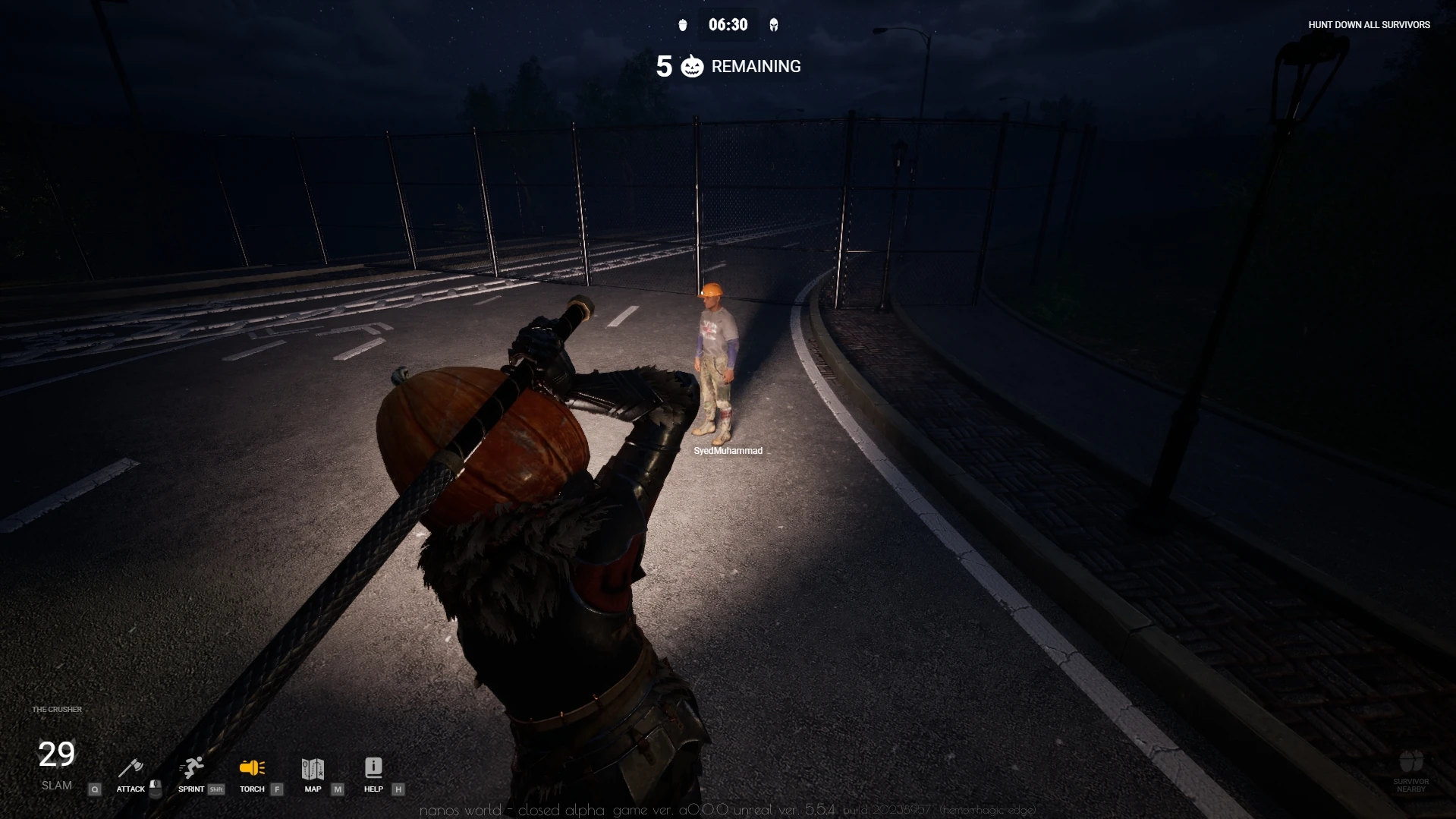Screen dimensions: 1456x819
Task: Activate the Sprint running icon
Action: (x=192, y=768)
